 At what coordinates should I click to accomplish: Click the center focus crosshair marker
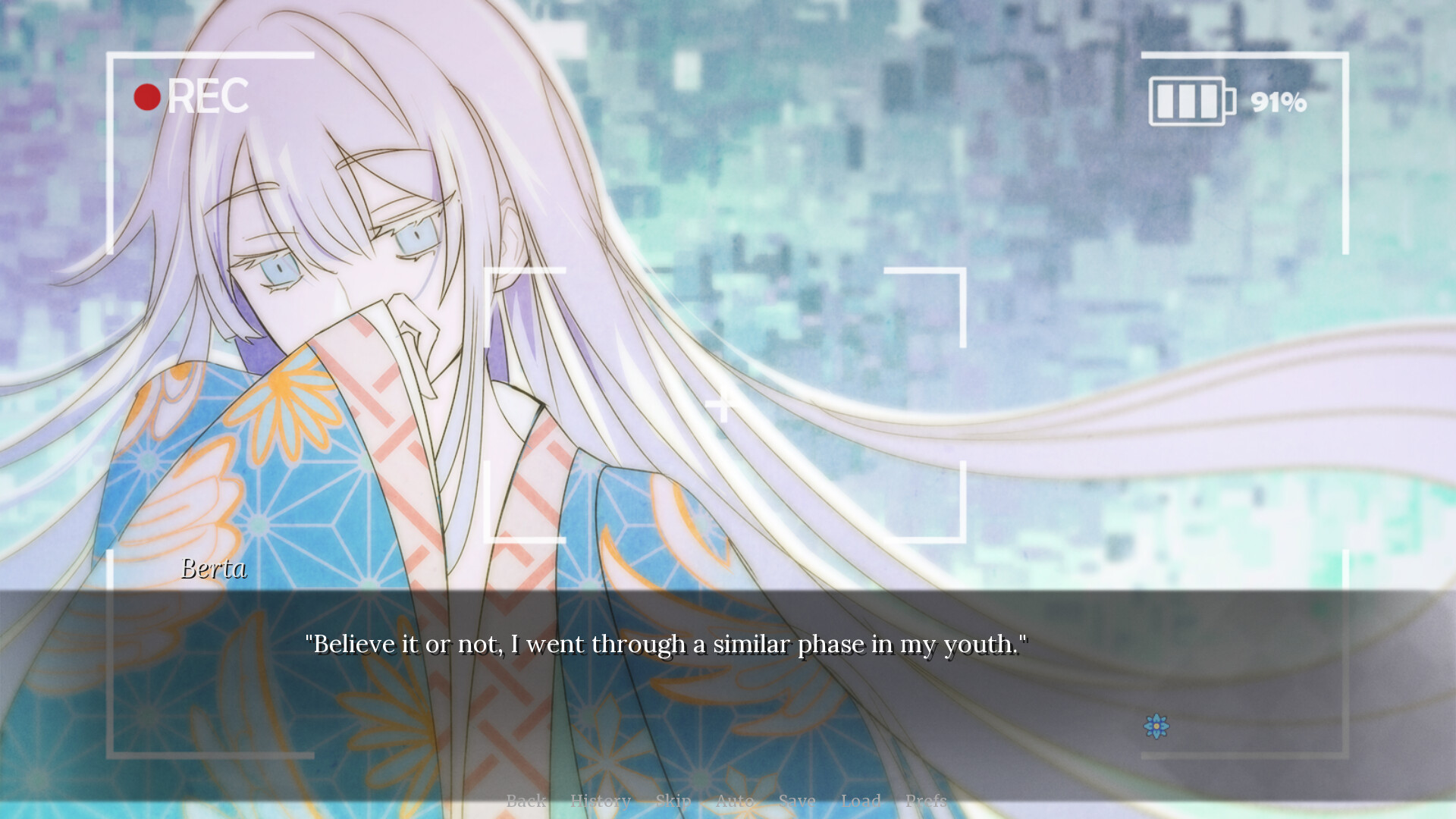point(723,404)
